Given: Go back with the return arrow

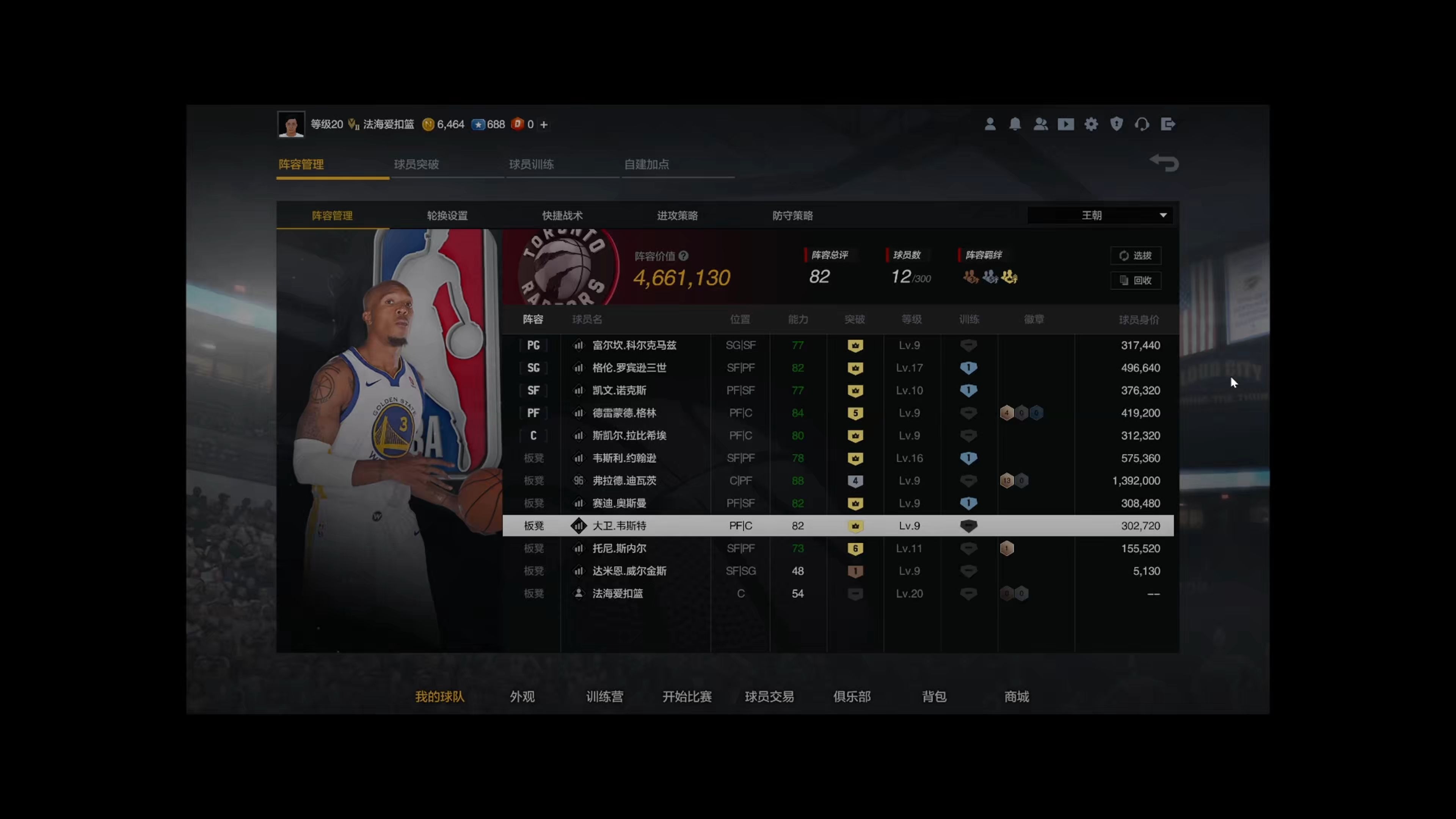Looking at the screenshot, I should (1164, 163).
